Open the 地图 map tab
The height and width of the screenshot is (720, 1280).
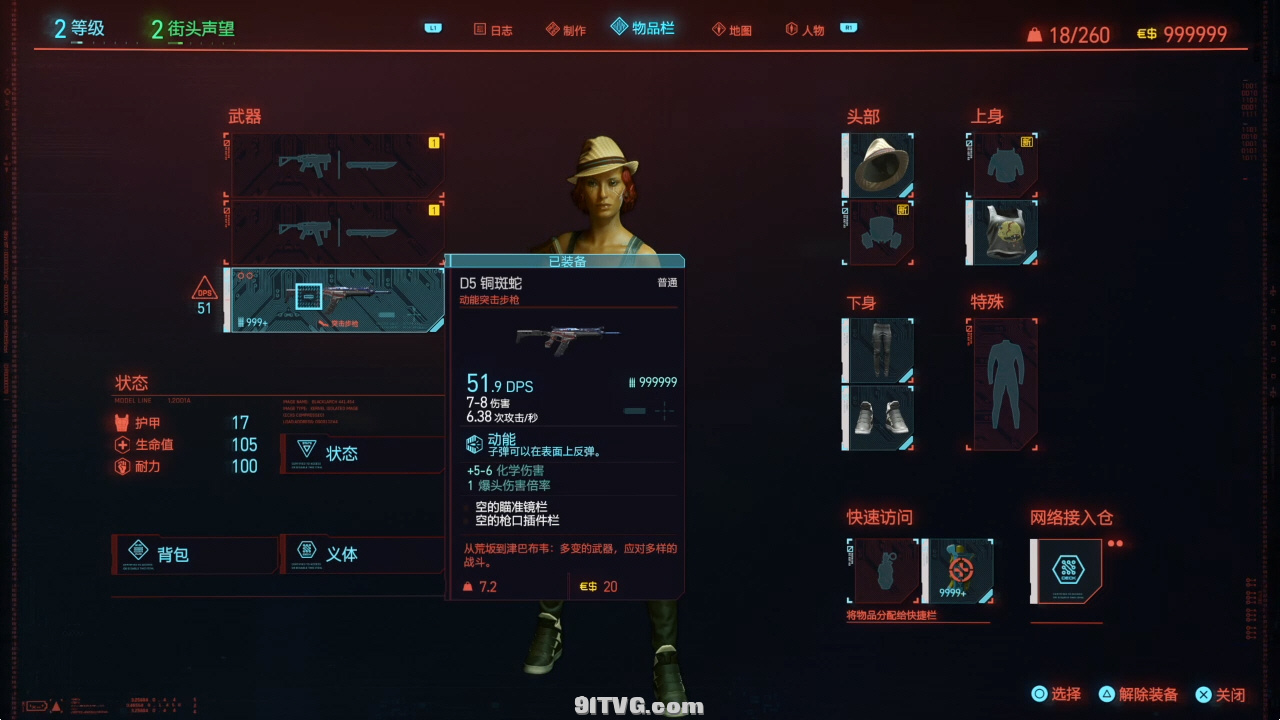pyautogui.click(x=732, y=30)
